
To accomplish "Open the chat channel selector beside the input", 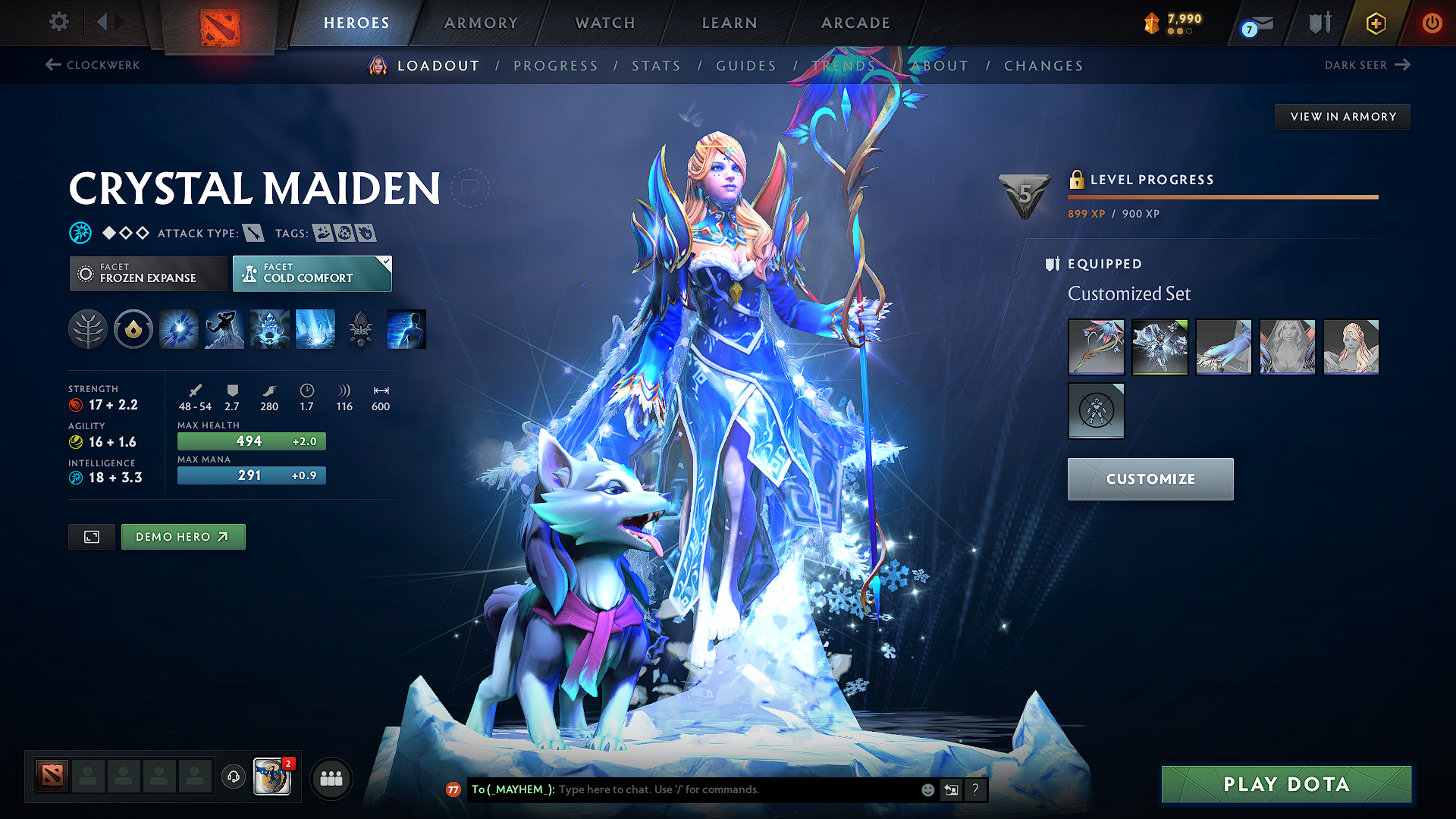I will tap(951, 789).
